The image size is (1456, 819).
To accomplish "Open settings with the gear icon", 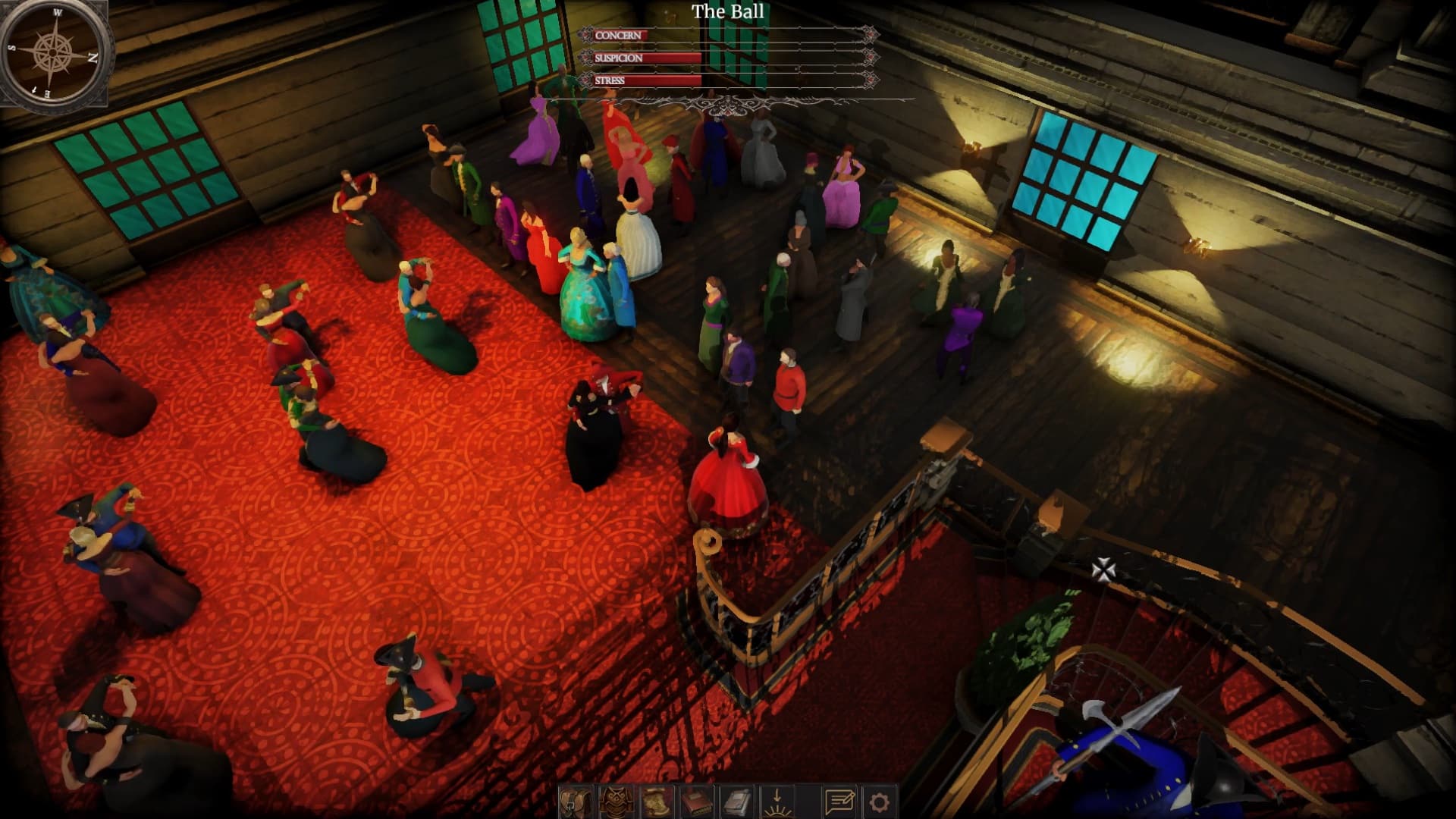I will (x=880, y=802).
